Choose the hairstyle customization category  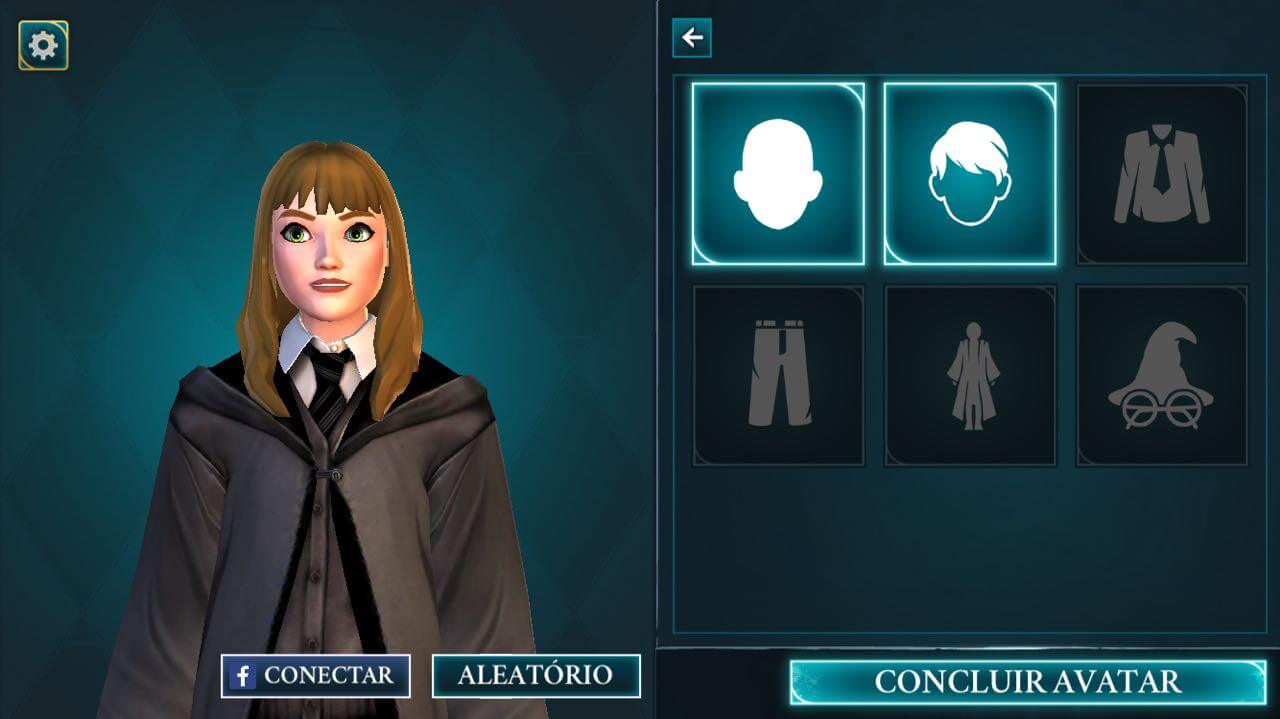[970, 174]
